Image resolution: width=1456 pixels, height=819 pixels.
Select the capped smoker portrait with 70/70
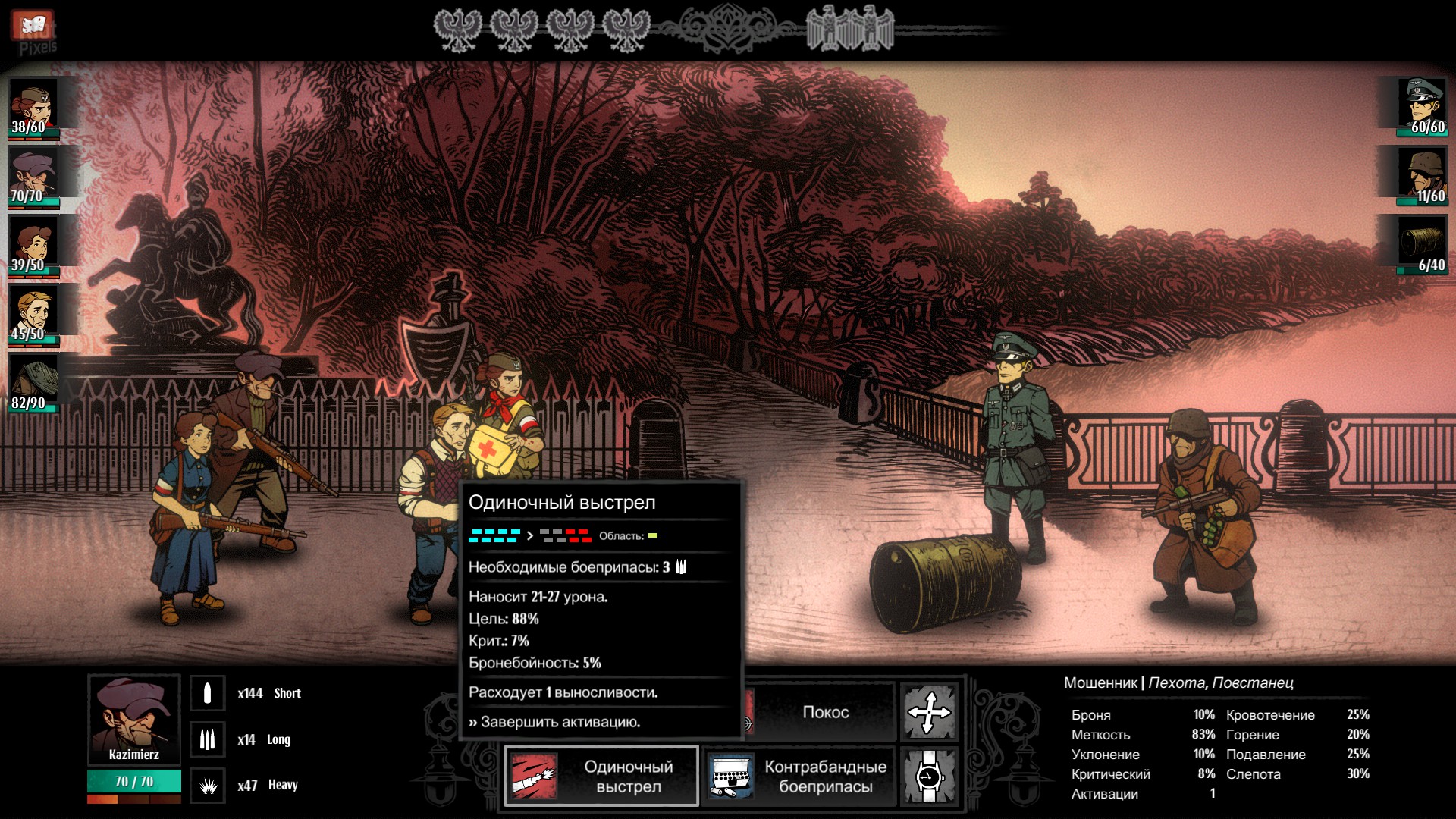34,175
